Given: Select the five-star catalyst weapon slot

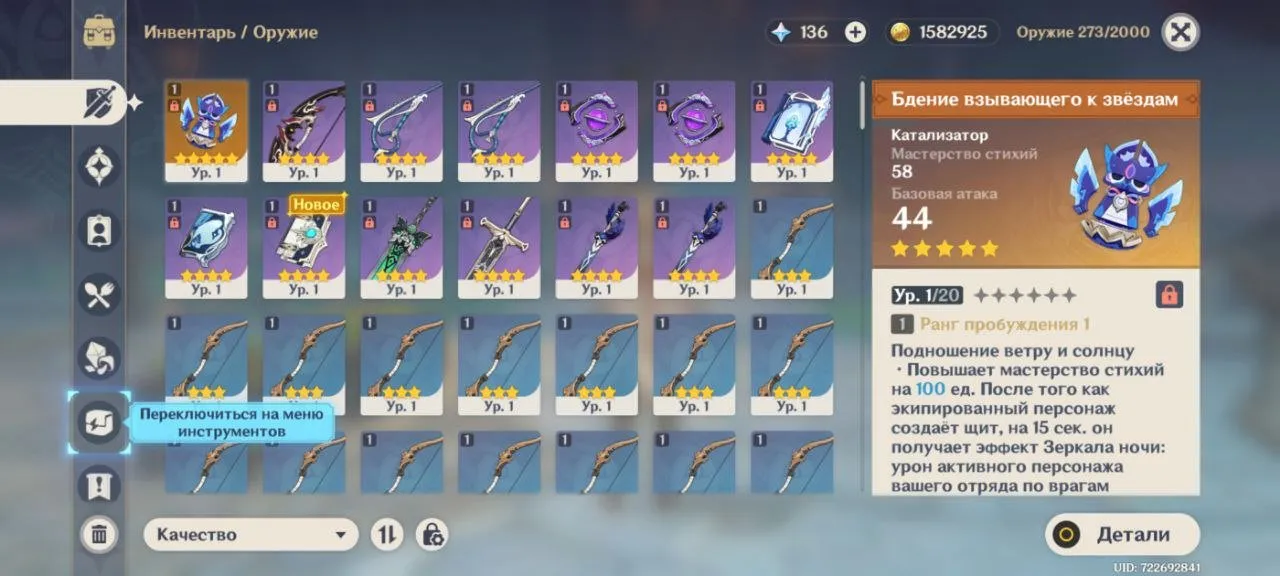Looking at the screenshot, I should coord(206,131).
